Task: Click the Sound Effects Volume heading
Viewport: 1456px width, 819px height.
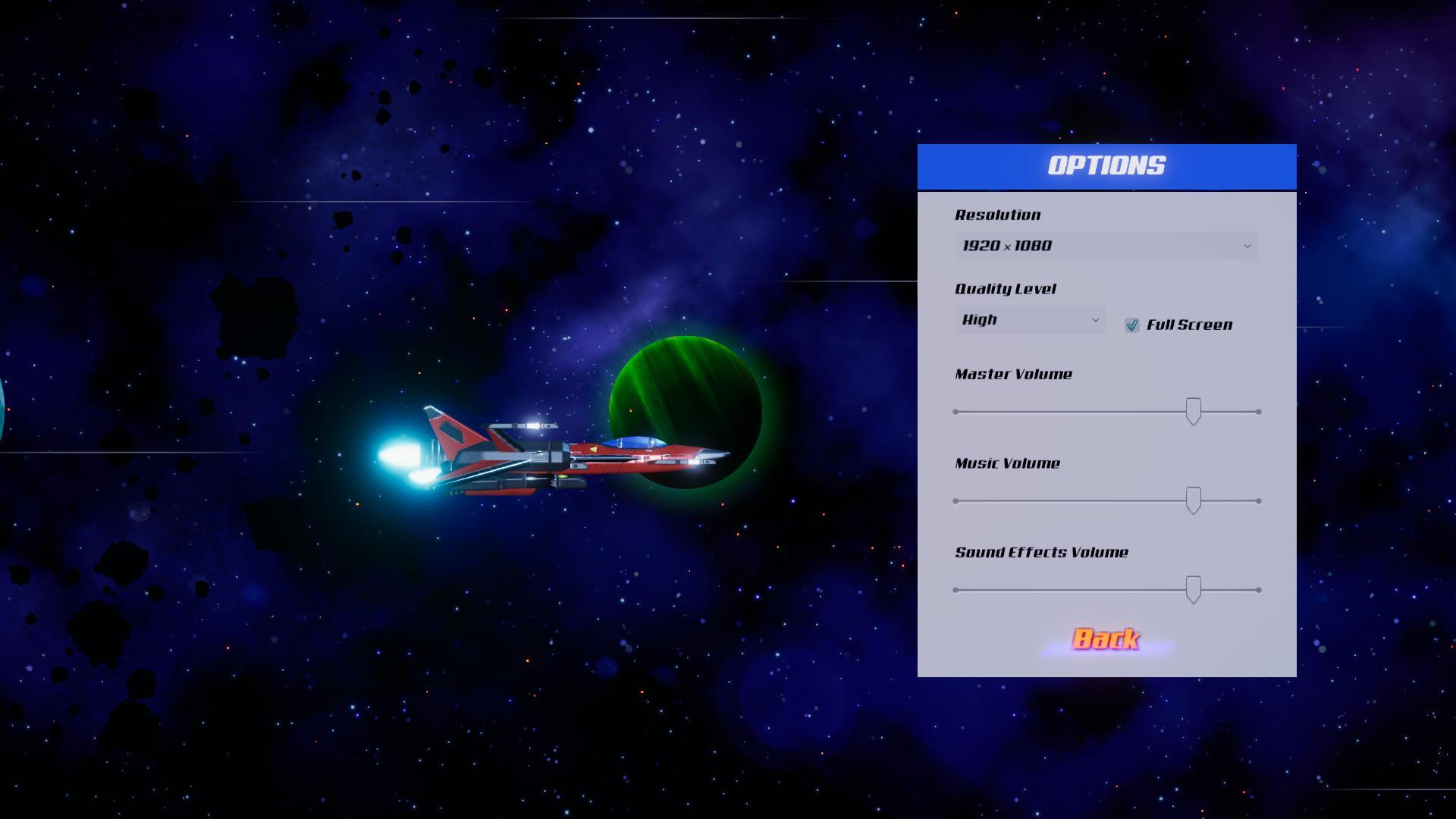Action: (1041, 552)
